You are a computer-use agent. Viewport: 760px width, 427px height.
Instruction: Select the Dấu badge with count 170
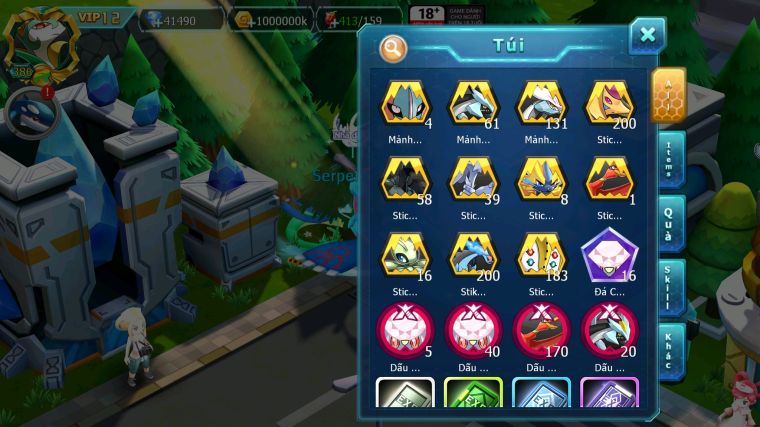point(541,330)
